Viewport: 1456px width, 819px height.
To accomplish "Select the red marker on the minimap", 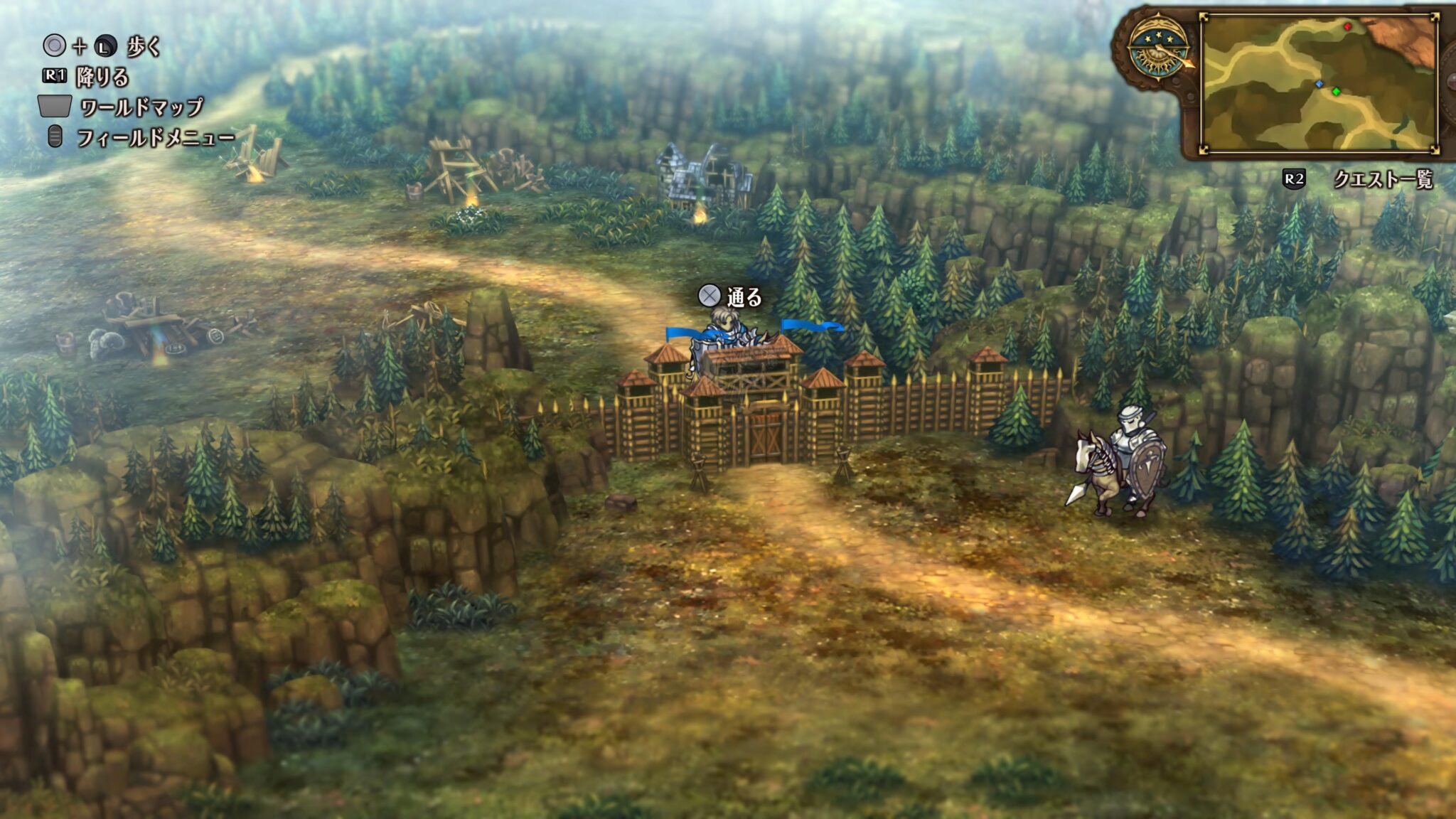I will [1347, 27].
